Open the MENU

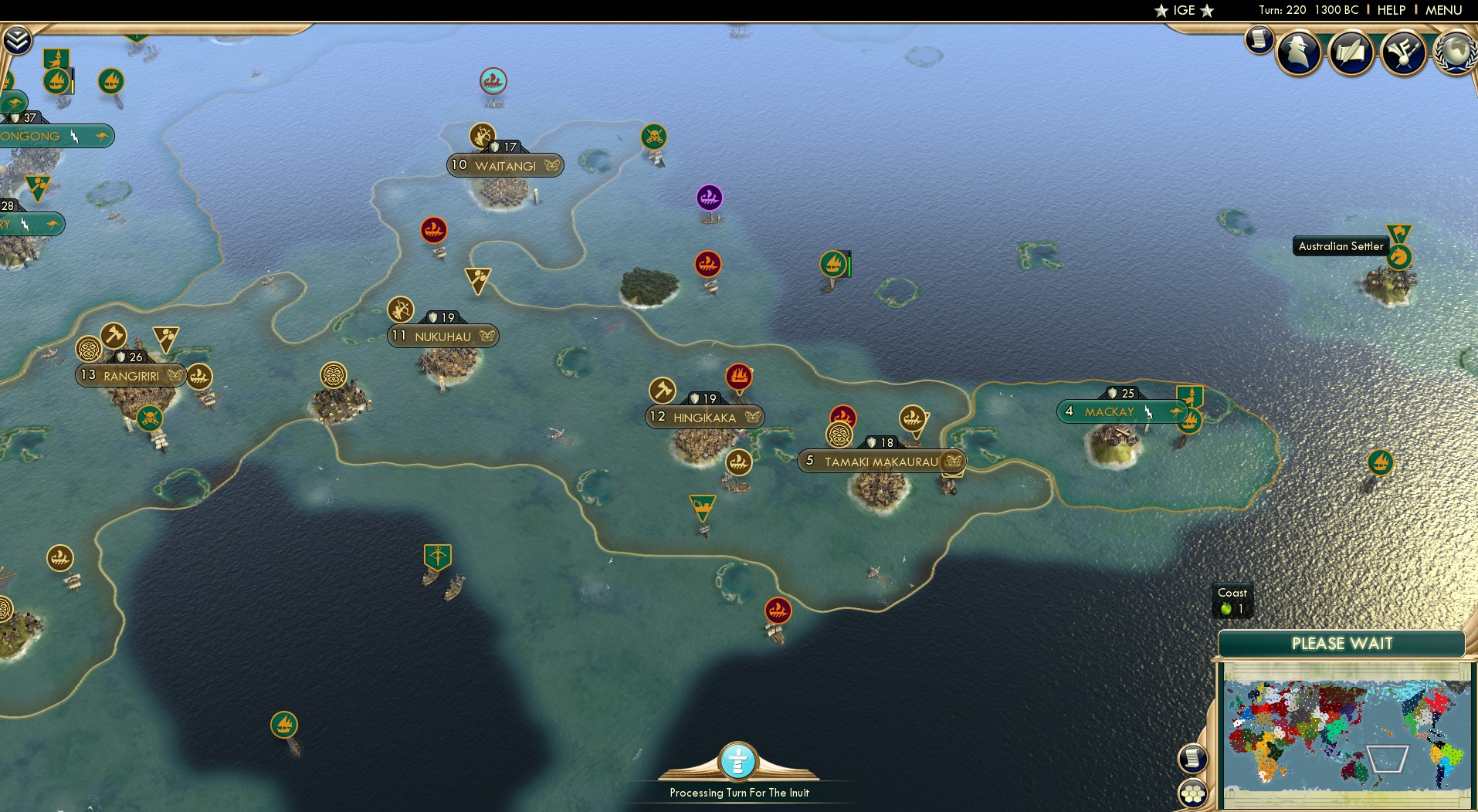coord(1444,10)
